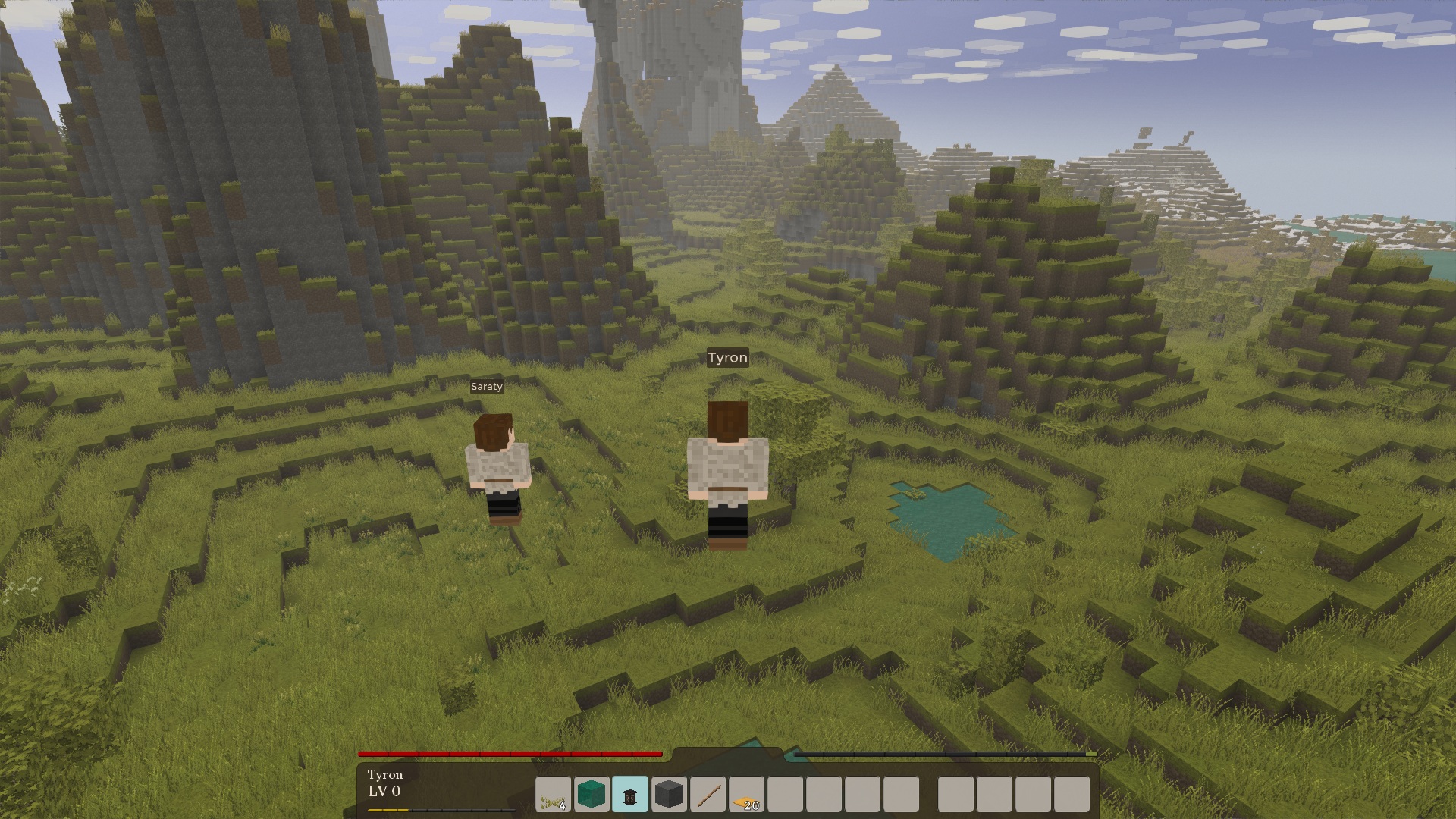This screenshot has width=1456, height=819.
Task: Pick the wooden stick slot
Action: pos(708,795)
